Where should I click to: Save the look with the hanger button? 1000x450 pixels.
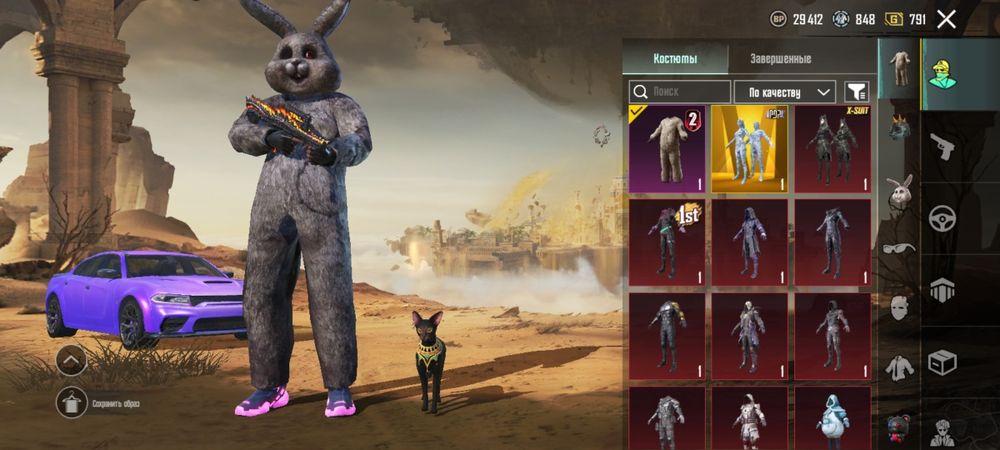click(x=71, y=402)
